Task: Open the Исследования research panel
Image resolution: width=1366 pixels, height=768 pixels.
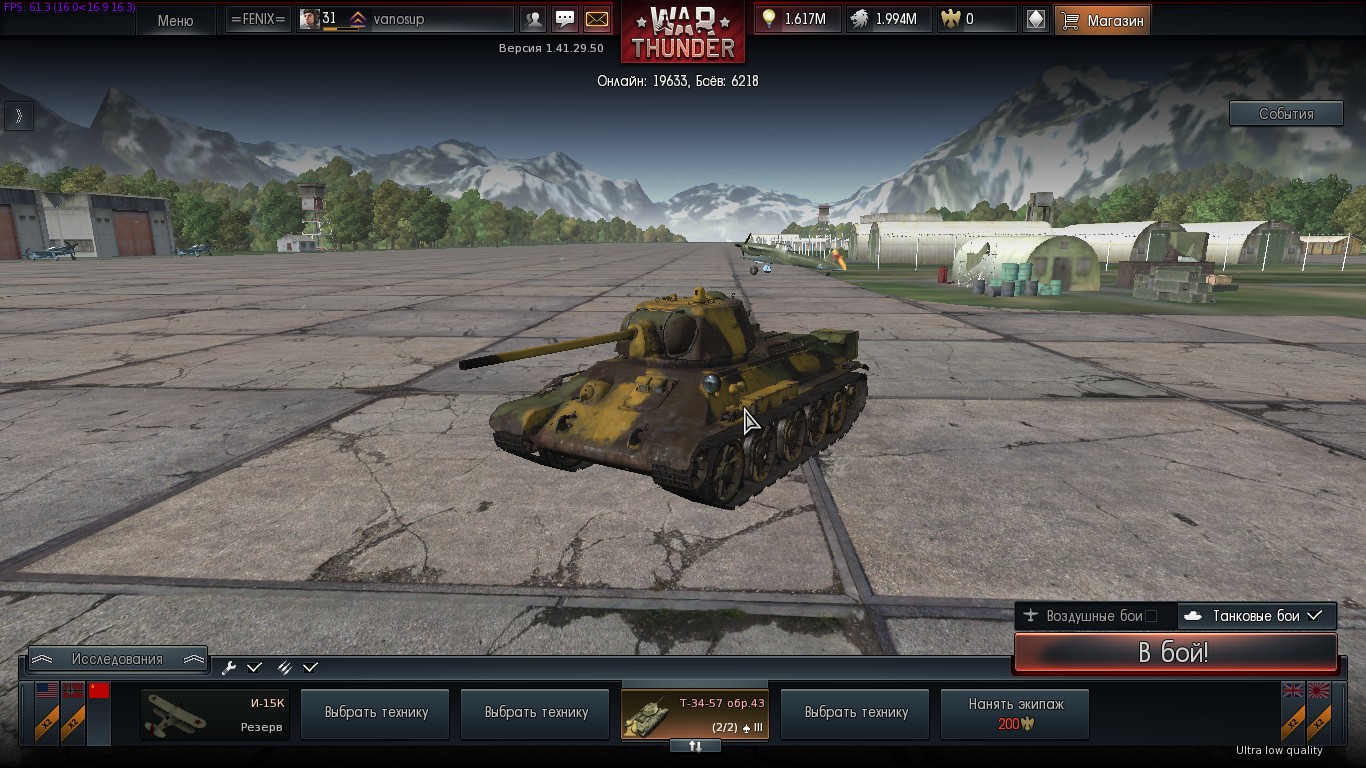Action: (x=117, y=659)
